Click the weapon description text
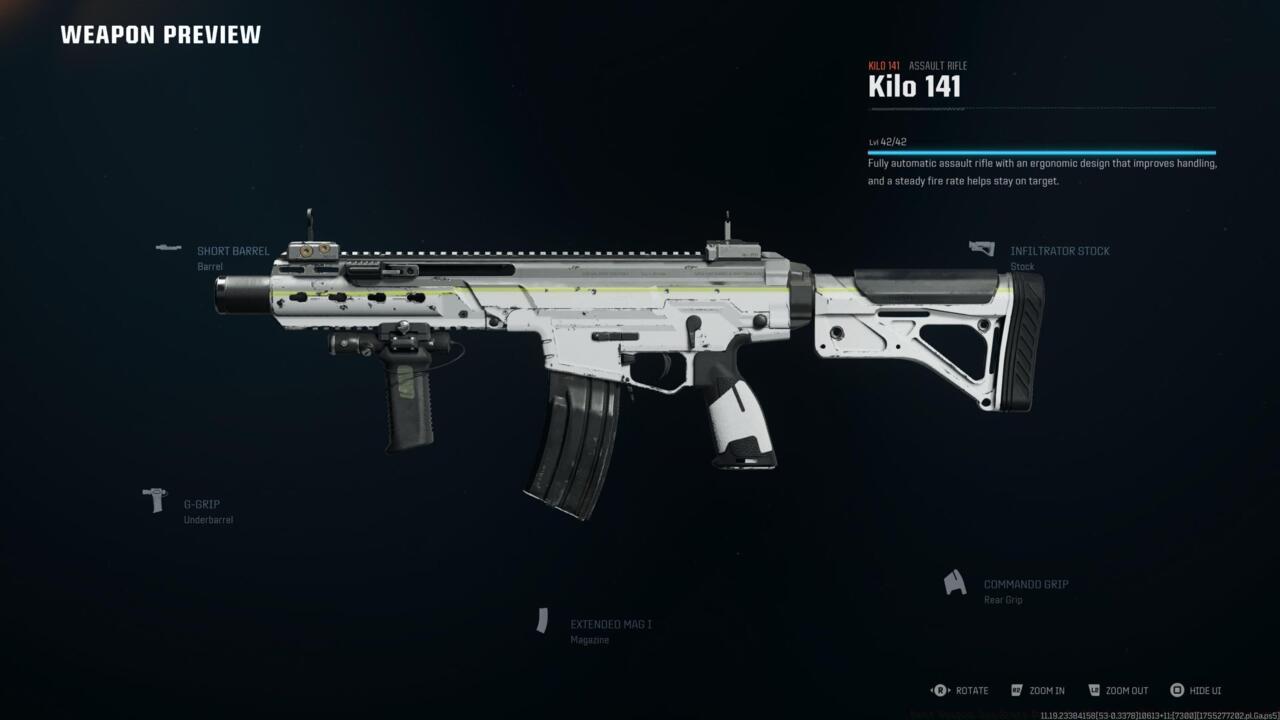The image size is (1280, 720). click(1040, 170)
